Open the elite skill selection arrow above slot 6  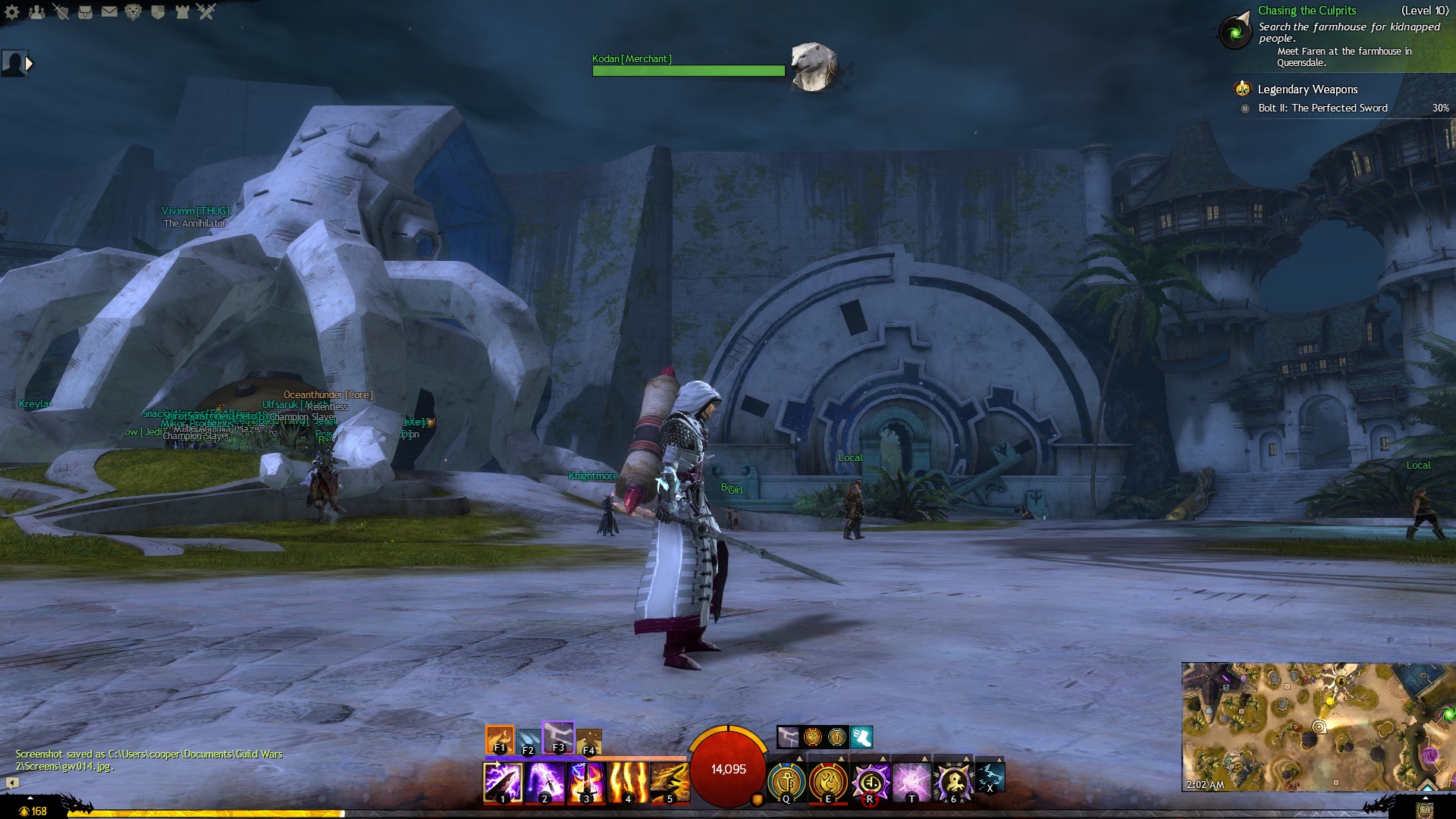(x=966, y=759)
